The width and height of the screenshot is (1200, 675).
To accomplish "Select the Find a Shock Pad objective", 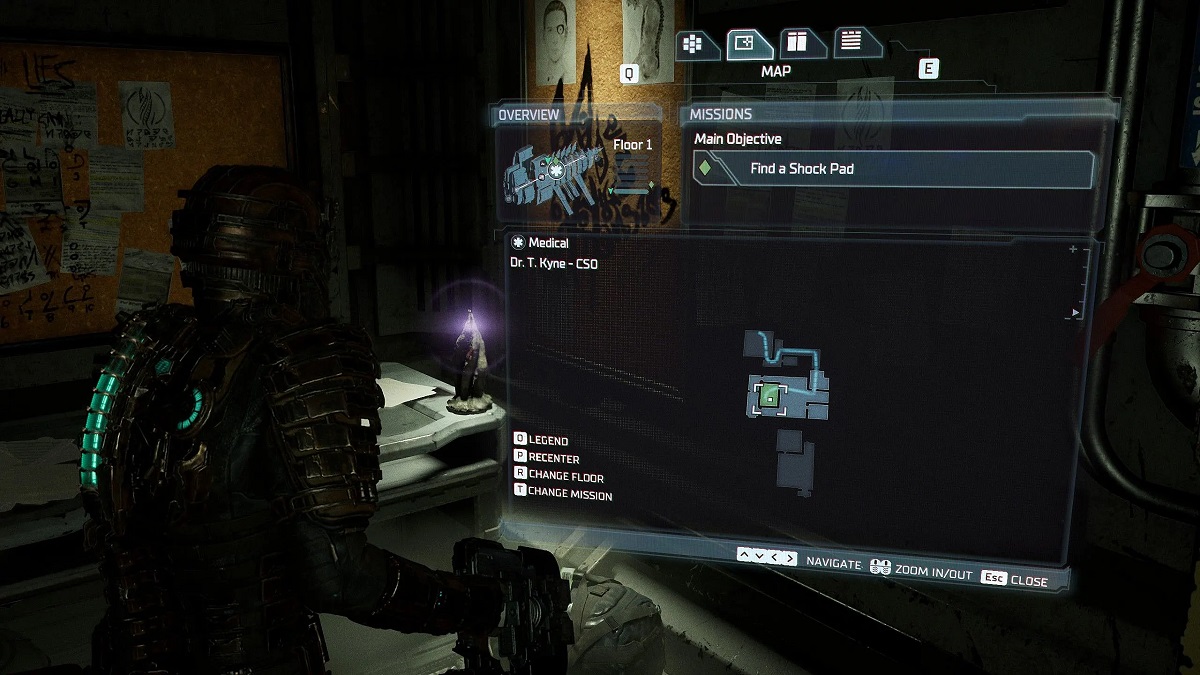I will [893, 169].
